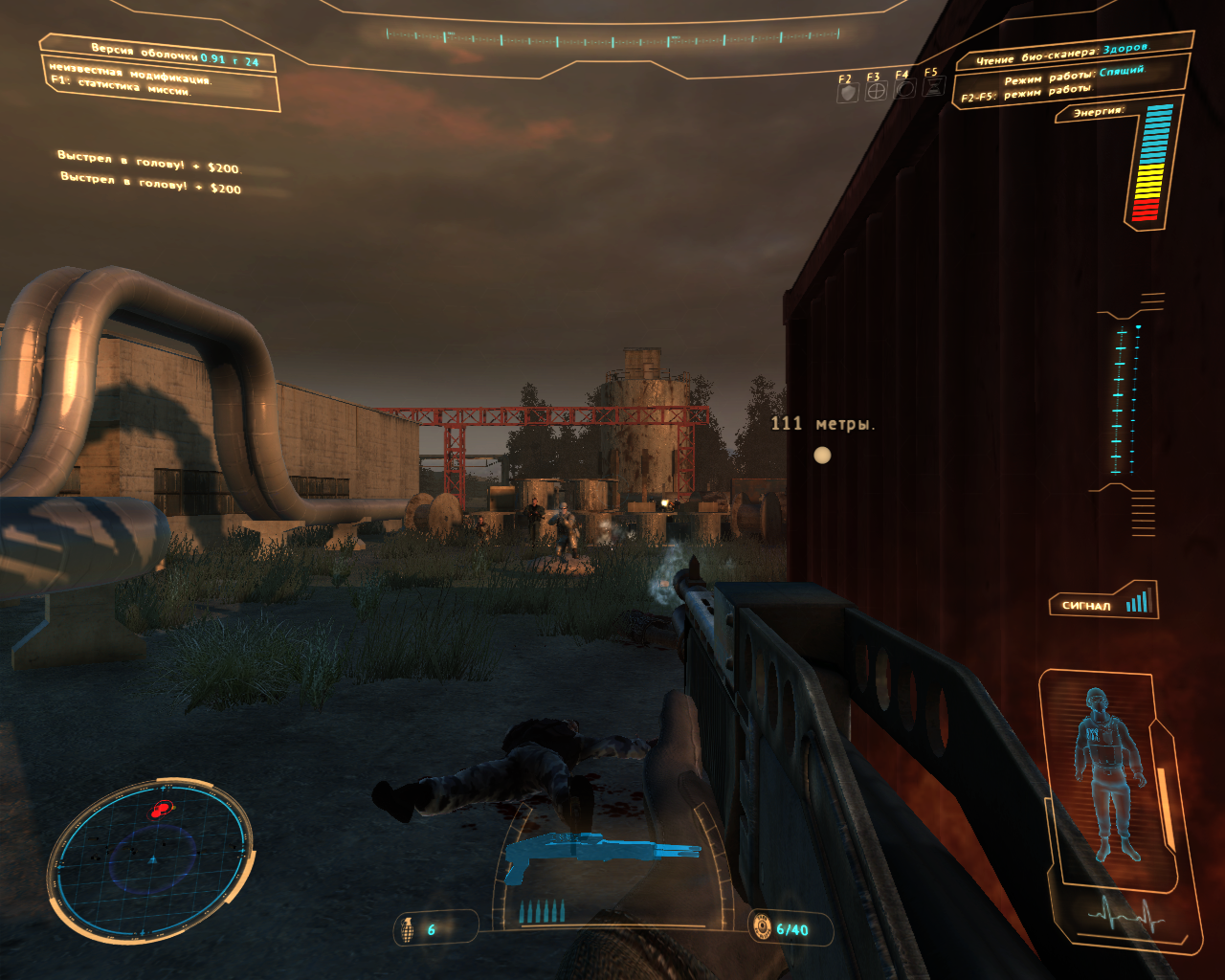Switch to the hourglass suit mode icon
1225x980 pixels.
pyautogui.click(x=933, y=87)
